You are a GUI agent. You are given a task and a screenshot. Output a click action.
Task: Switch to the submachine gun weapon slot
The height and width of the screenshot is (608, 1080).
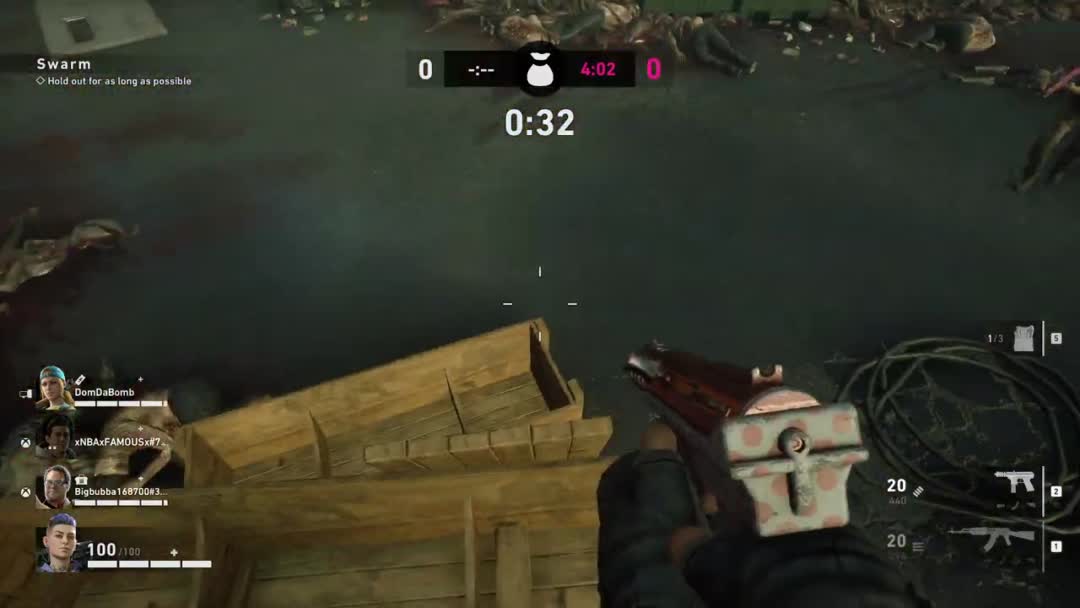click(1015, 482)
